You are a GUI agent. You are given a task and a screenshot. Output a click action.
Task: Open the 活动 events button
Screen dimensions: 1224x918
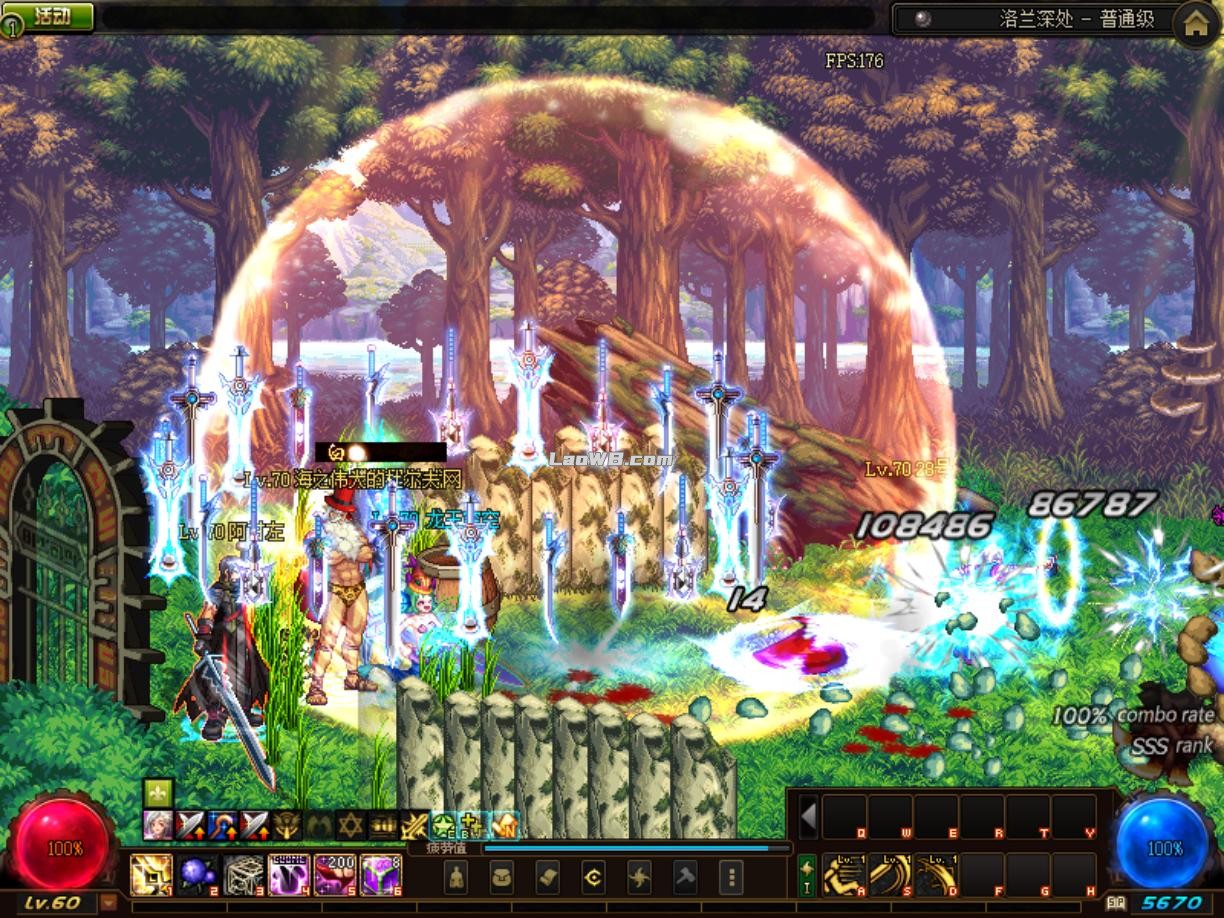click(x=52, y=17)
